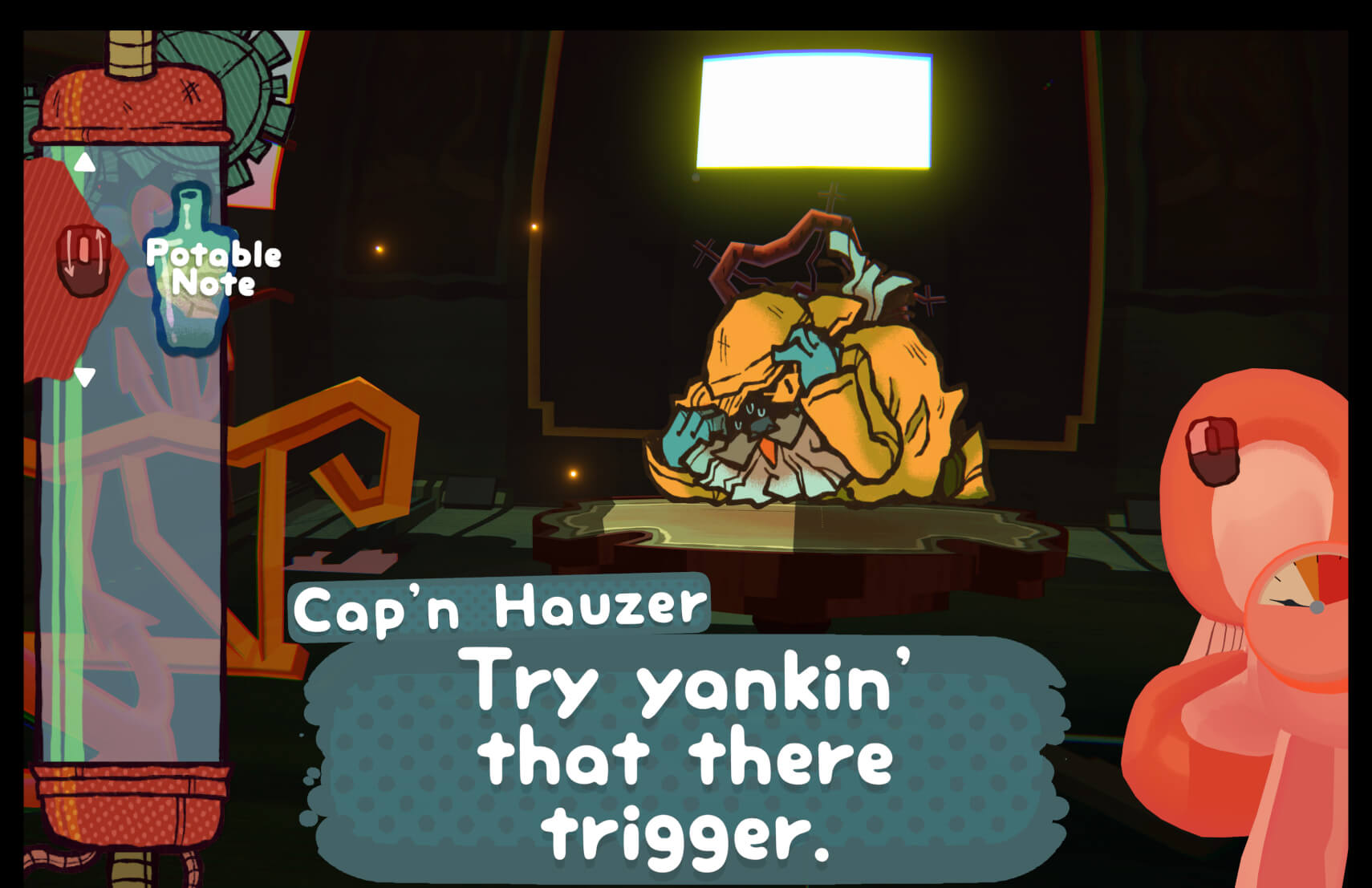Click the inventory's white down arrow
The image size is (1372, 888).
coord(85,376)
